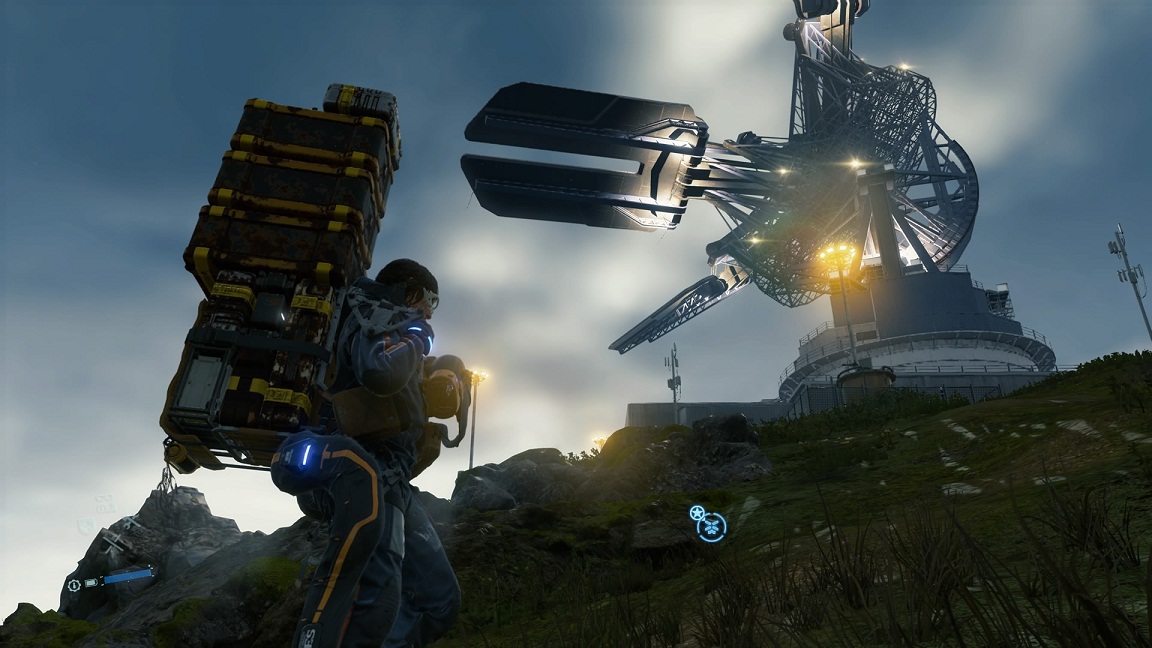1152x648 pixels.
Task: Click the star badge on the marker
Action: [x=697, y=513]
